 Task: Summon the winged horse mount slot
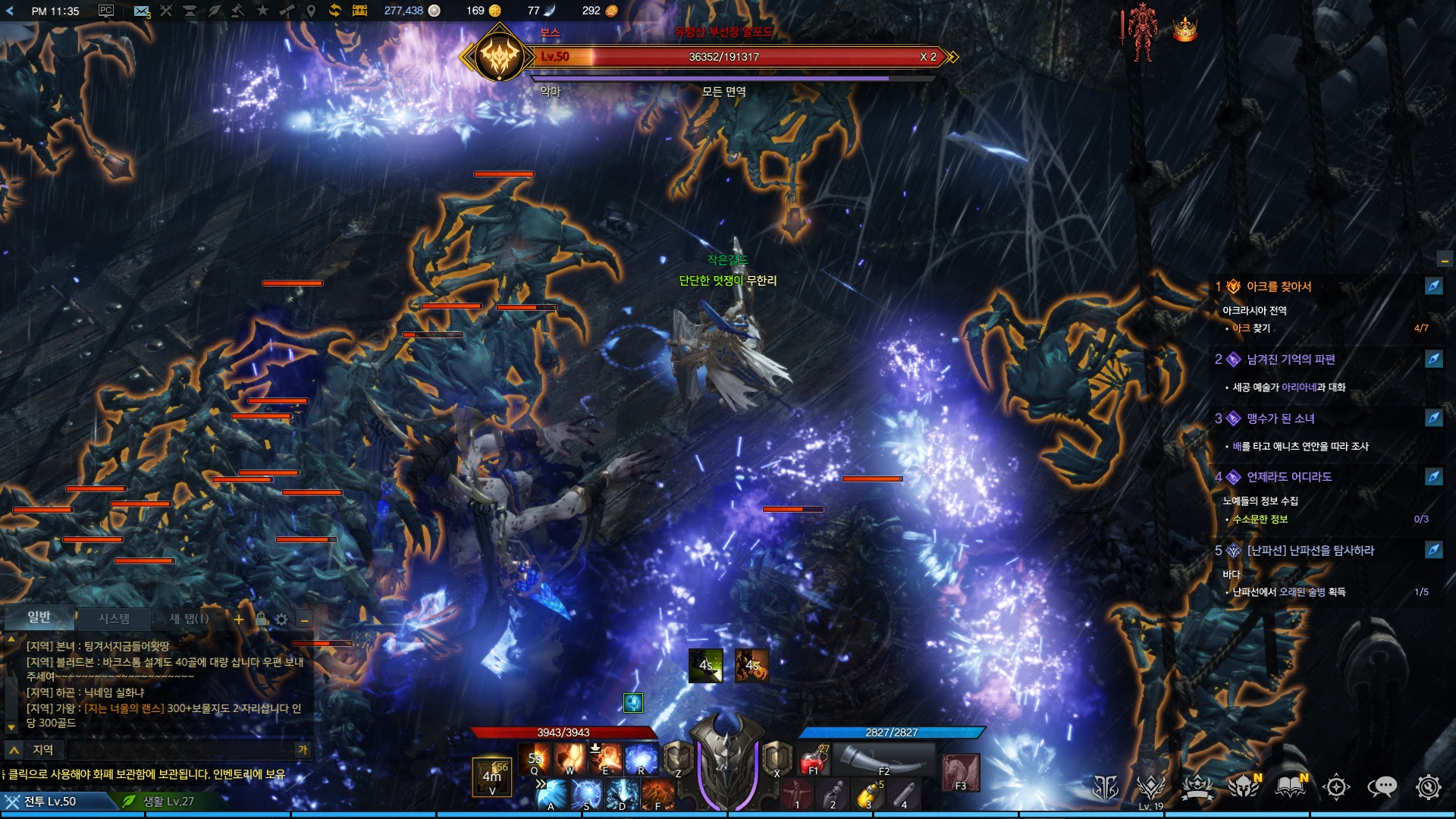point(960,772)
